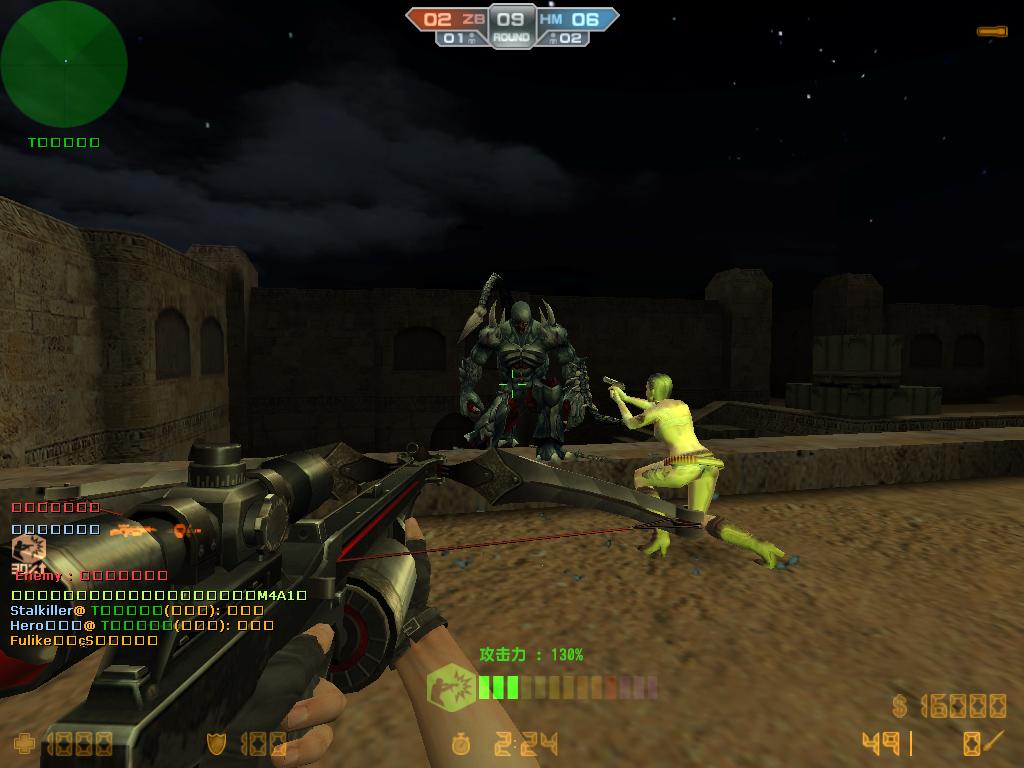Select the attack power hexagon icon
This screenshot has width=1024, height=768.
(x=451, y=689)
